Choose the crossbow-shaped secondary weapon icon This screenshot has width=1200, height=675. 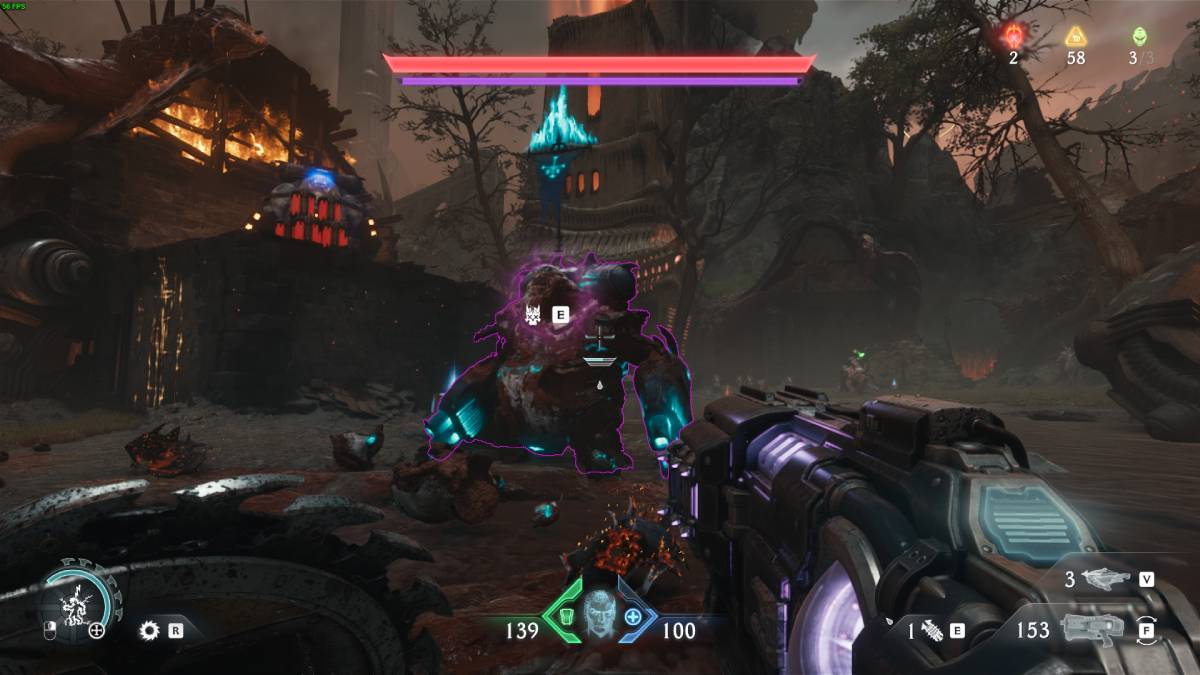1104,578
